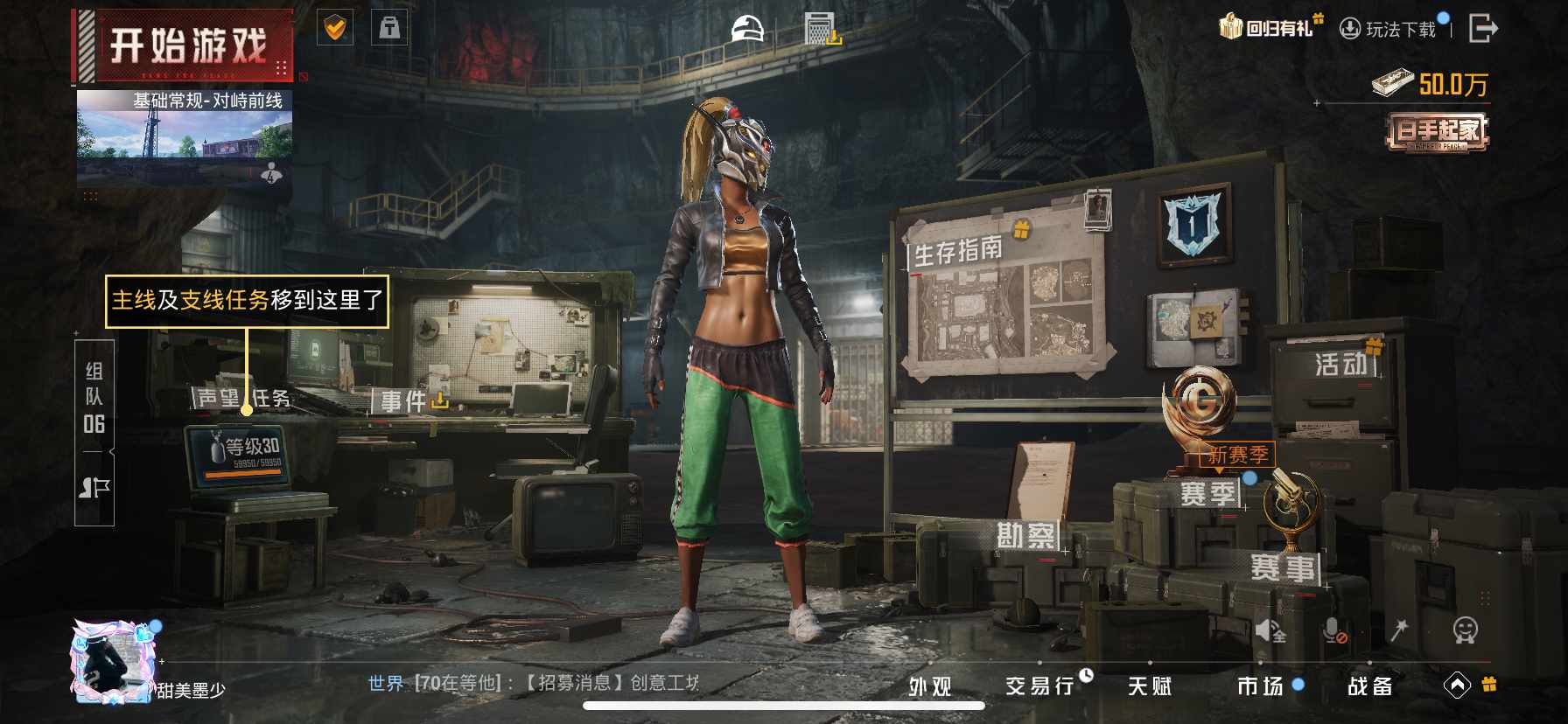Switch to the 市场 market tab
The image size is (1568, 724).
[x=1260, y=686]
